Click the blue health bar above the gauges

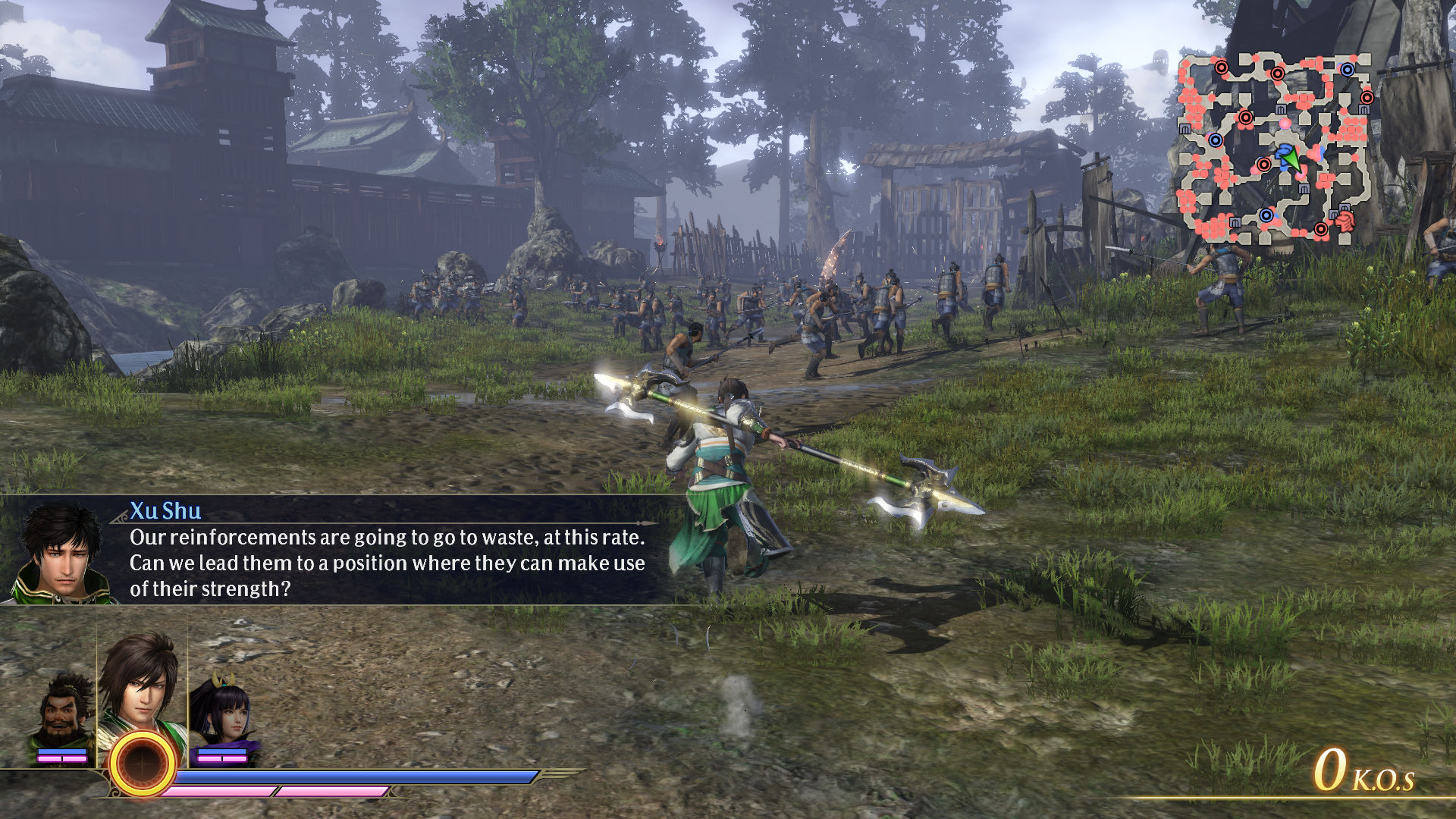point(341,777)
